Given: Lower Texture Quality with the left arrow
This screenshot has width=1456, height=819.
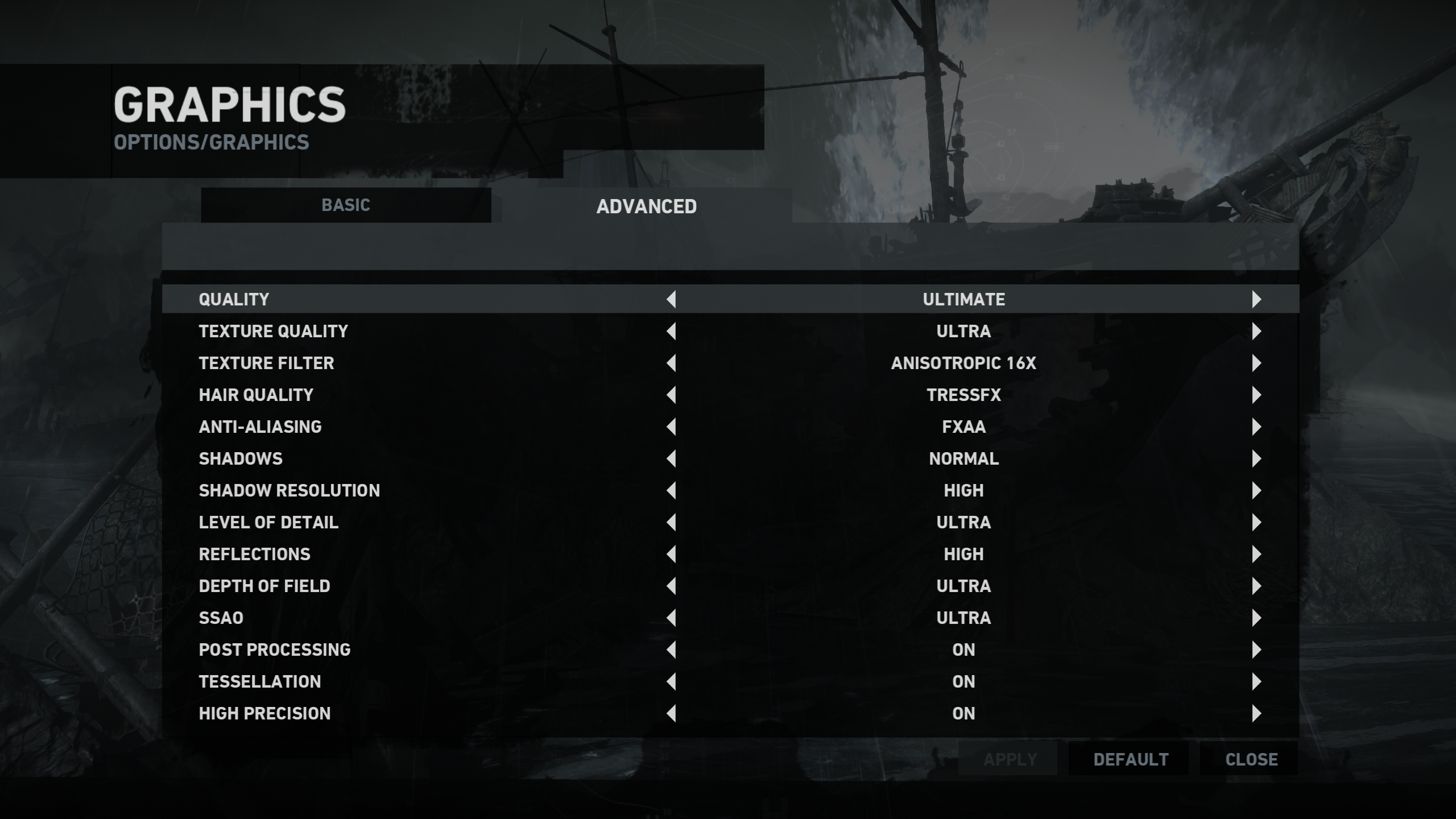Looking at the screenshot, I should pyautogui.click(x=671, y=331).
